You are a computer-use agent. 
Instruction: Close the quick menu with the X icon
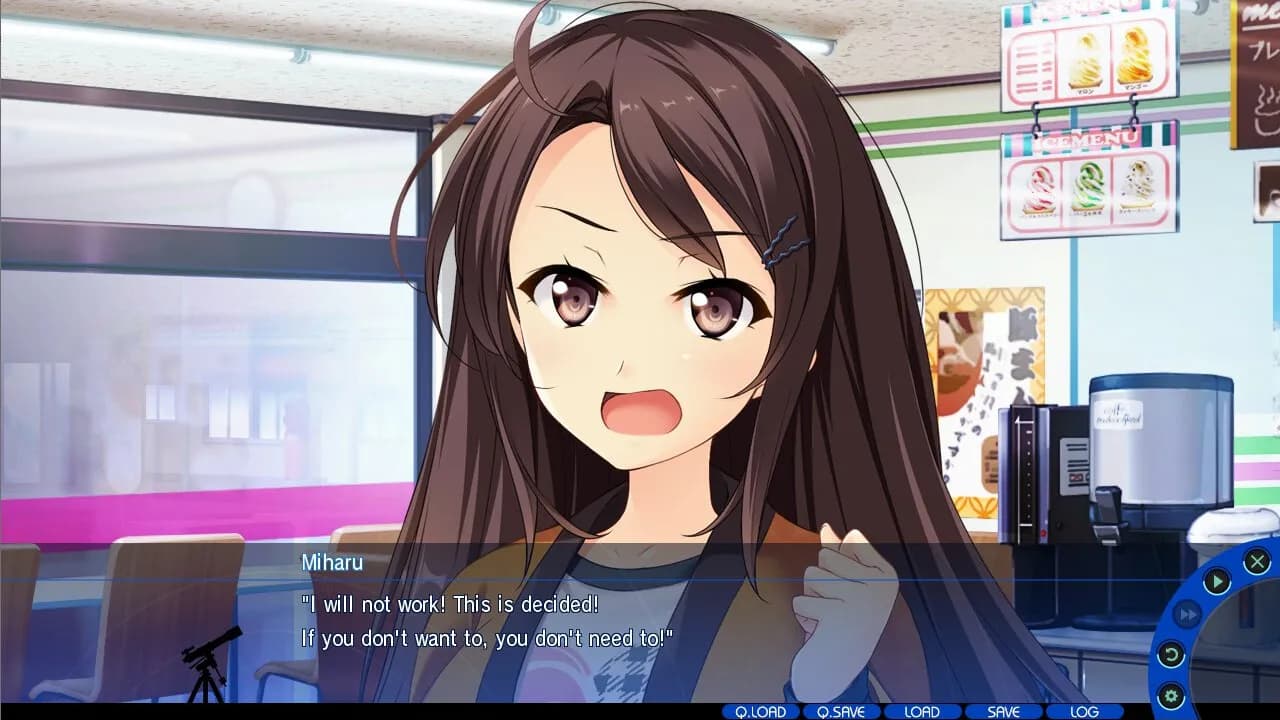[1258, 562]
